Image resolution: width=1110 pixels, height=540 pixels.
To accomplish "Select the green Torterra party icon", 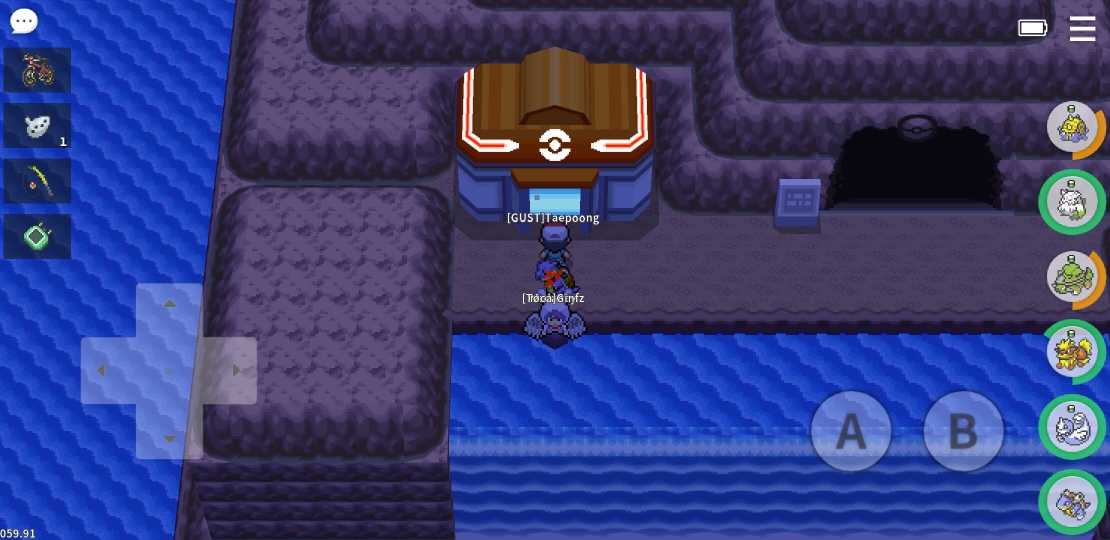I will (1072, 277).
